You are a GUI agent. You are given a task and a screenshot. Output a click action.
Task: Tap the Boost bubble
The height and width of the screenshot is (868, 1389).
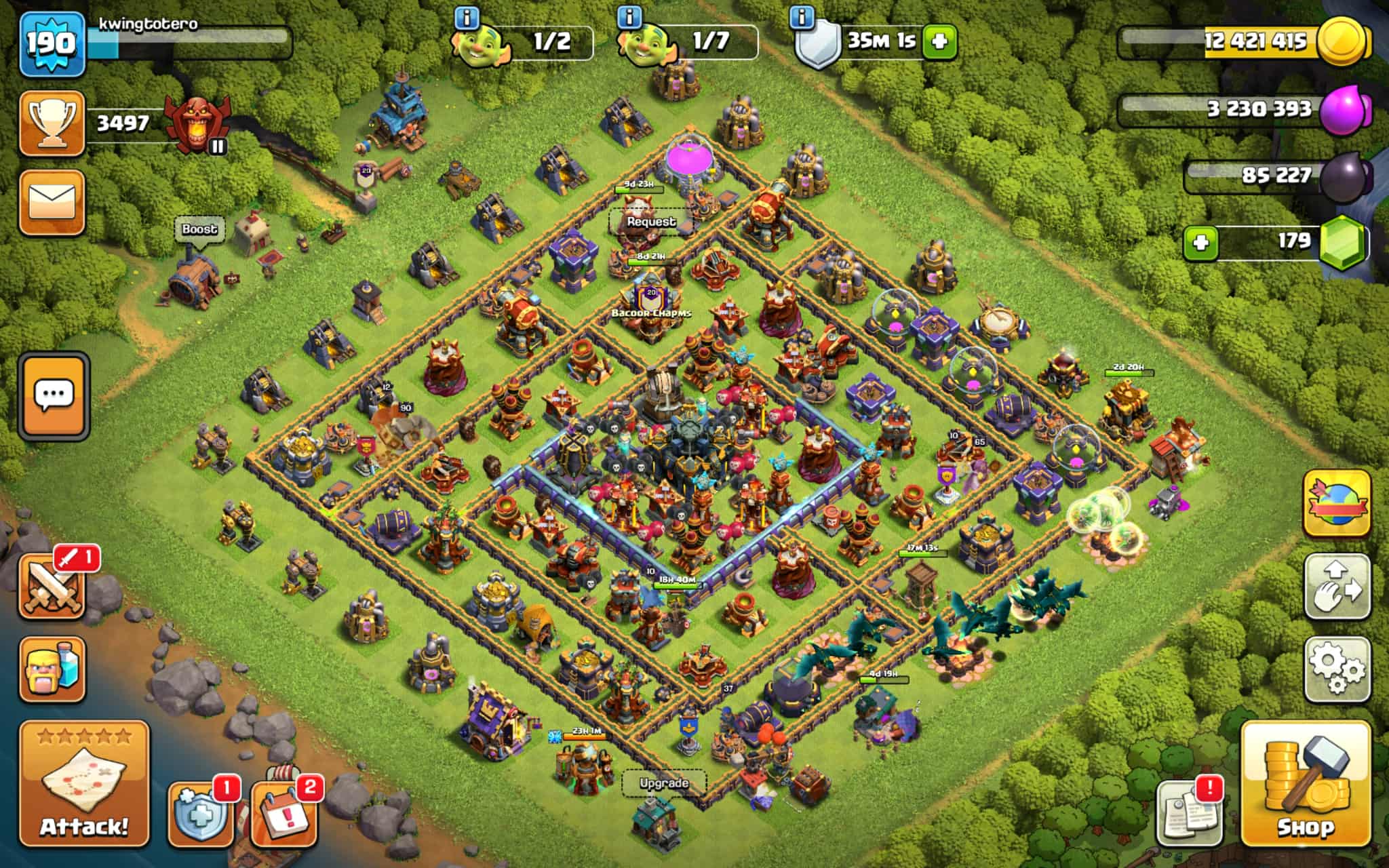coord(199,229)
